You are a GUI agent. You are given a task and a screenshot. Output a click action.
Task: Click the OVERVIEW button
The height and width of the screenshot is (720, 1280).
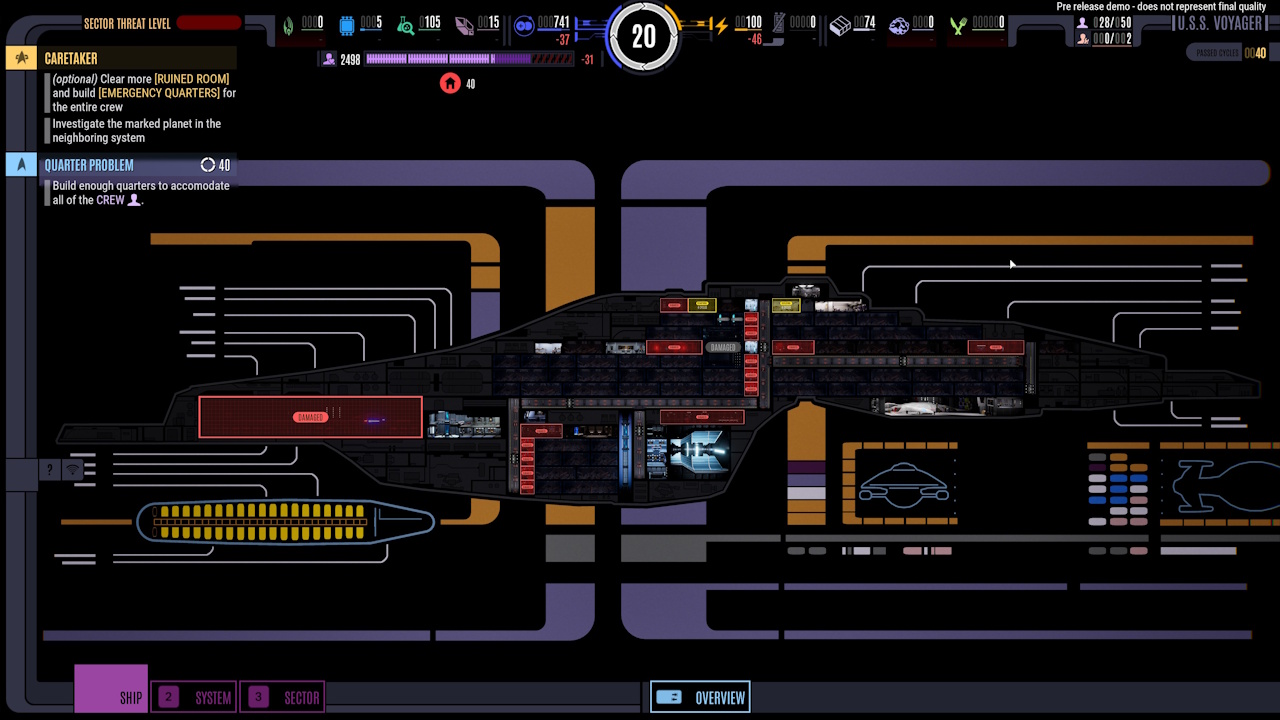pos(700,697)
